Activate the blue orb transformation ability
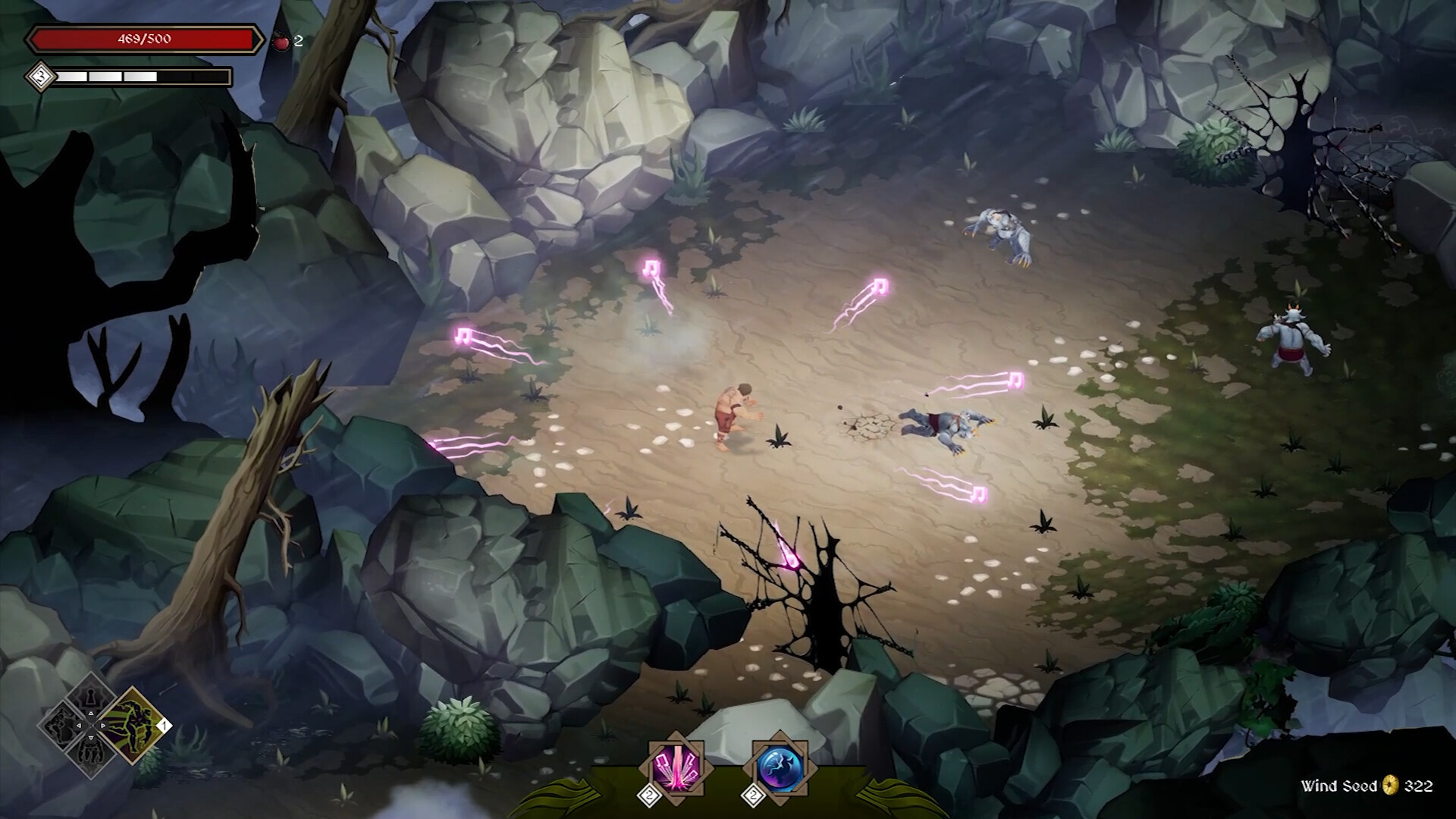This screenshot has height=819, width=1456. pyautogui.click(x=779, y=767)
